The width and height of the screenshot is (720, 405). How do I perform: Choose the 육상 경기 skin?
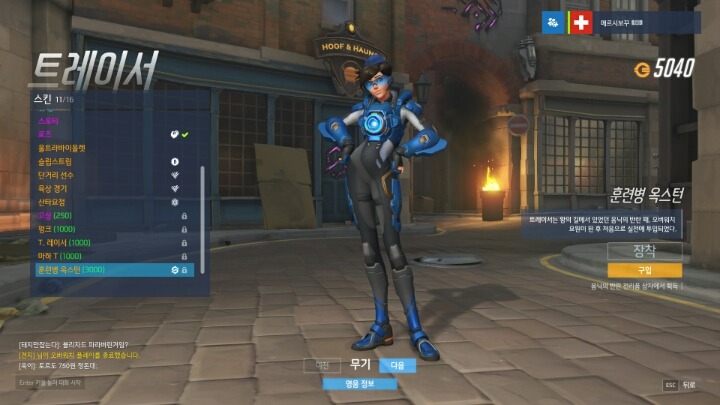click(x=54, y=188)
